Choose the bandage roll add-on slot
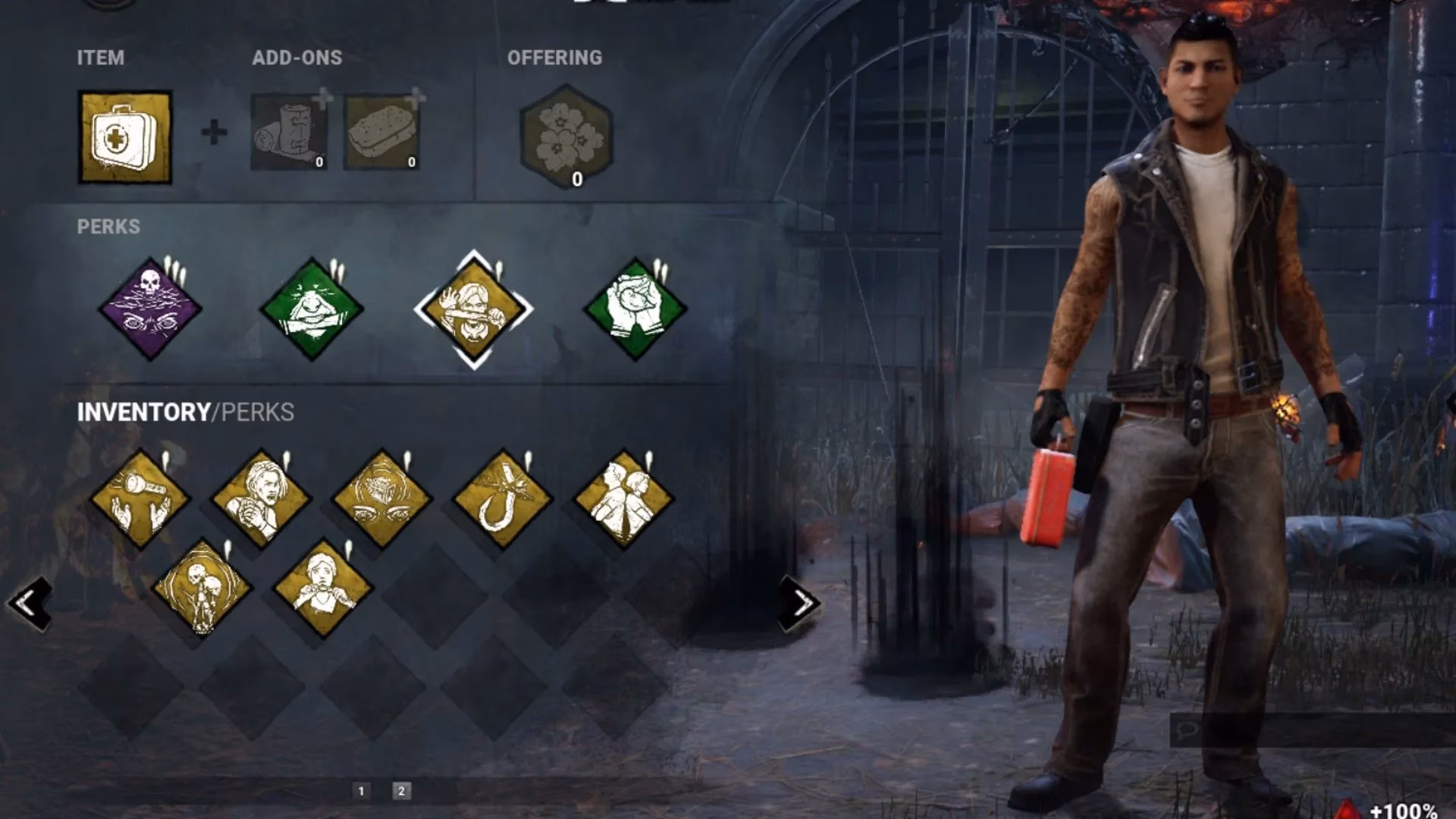The image size is (1456, 819). [289, 133]
